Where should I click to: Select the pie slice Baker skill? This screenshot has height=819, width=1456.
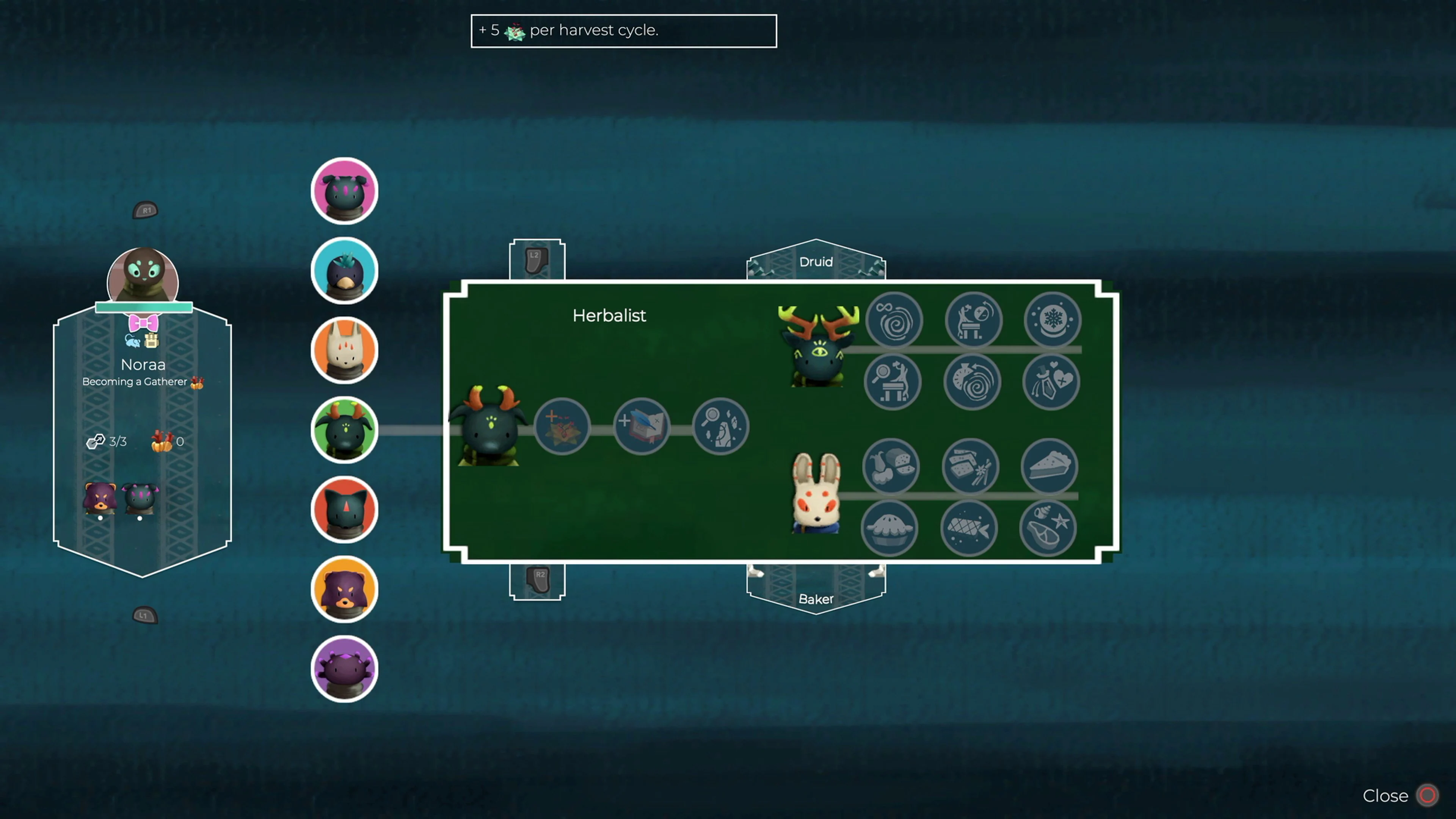pyautogui.click(x=1049, y=466)
